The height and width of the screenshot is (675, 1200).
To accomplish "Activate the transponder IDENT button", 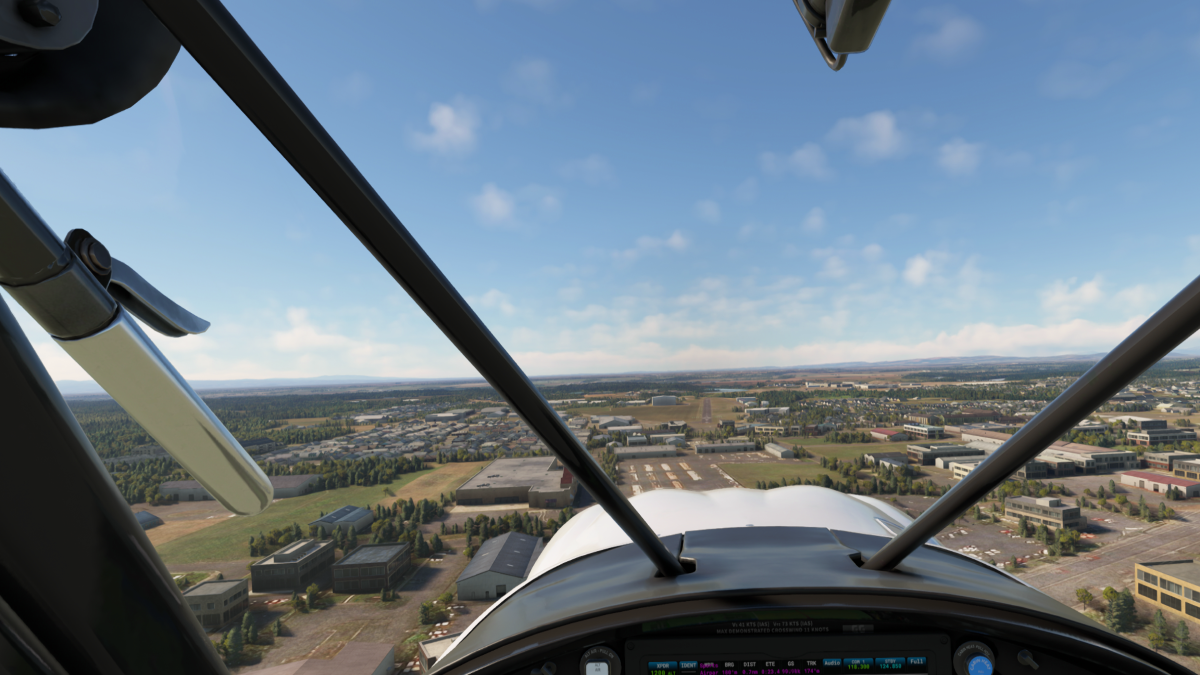I will pos(689,665).
